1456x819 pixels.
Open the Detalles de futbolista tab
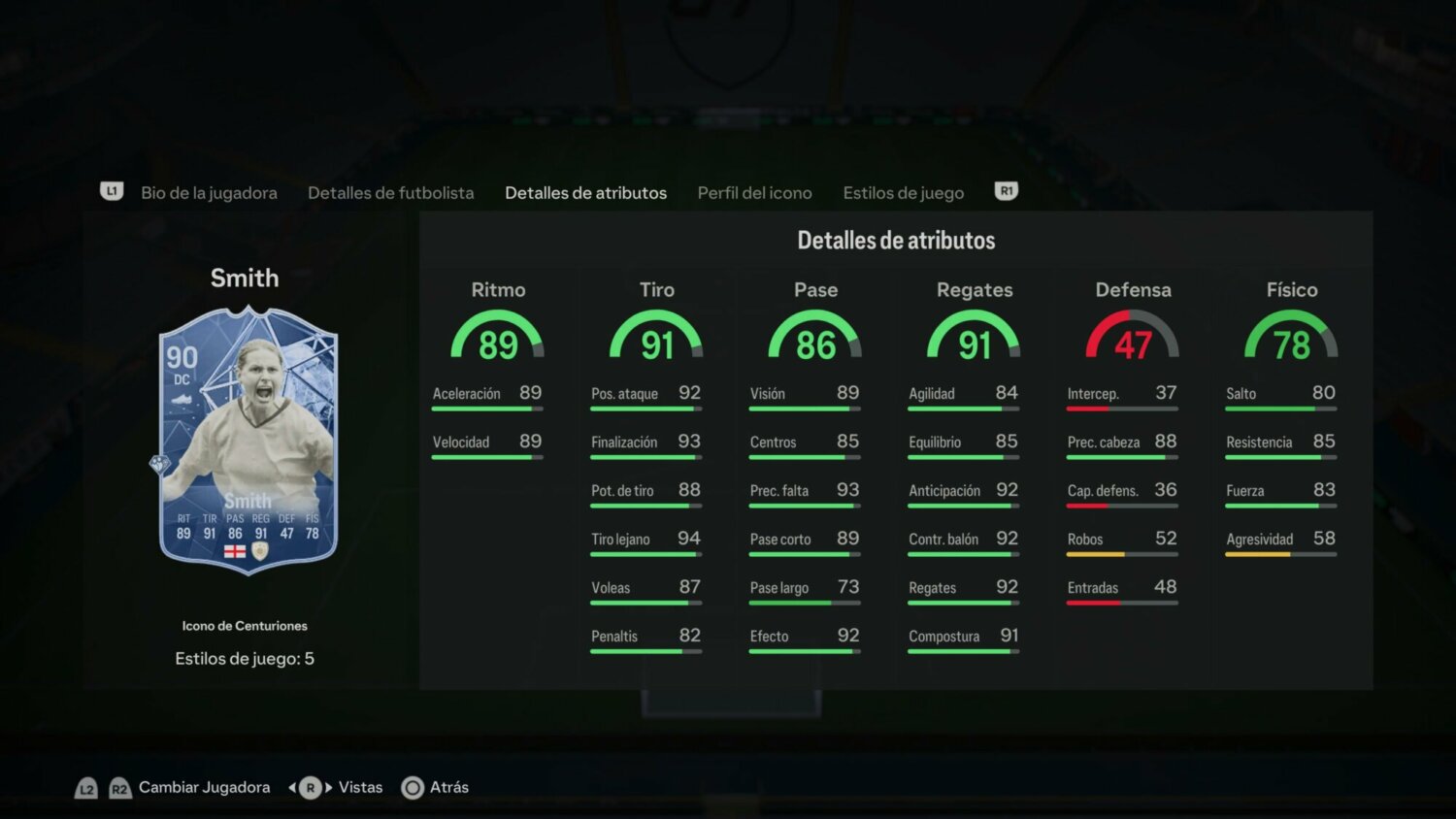[390, 193]
